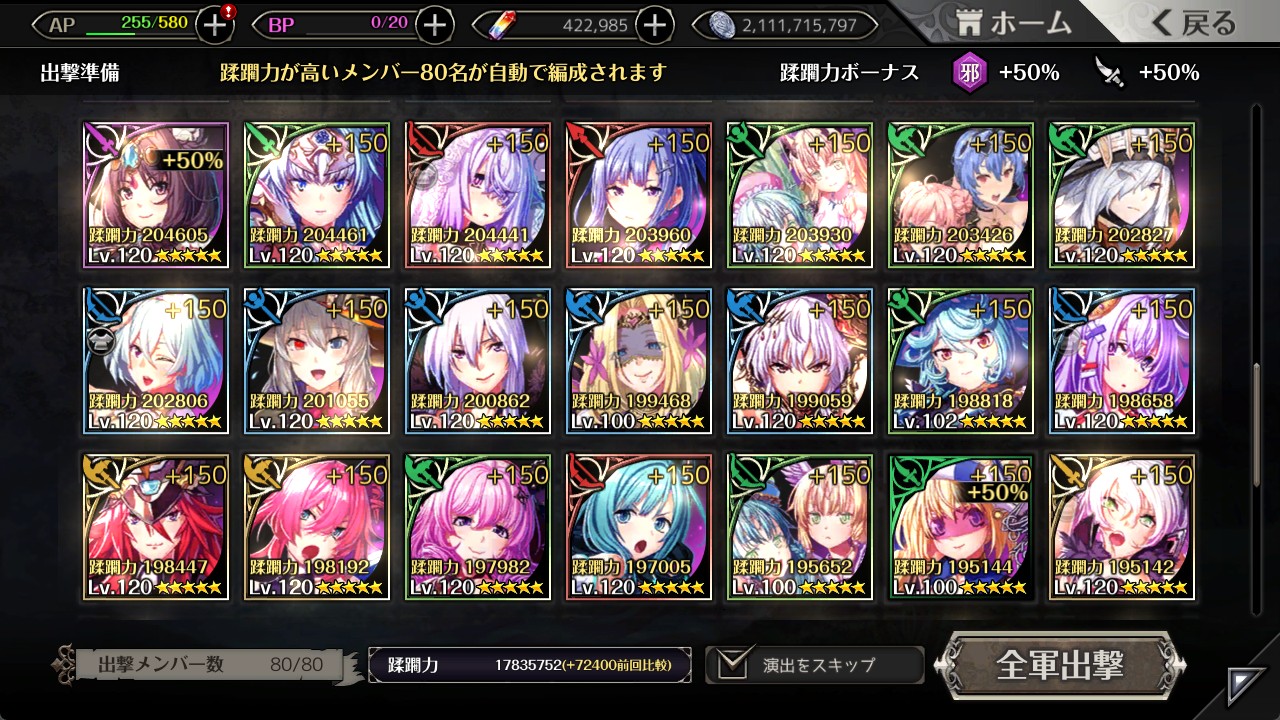Choose the unit card with 蹂躙力 197005
Screen dimensions: 1280x720
639,527
